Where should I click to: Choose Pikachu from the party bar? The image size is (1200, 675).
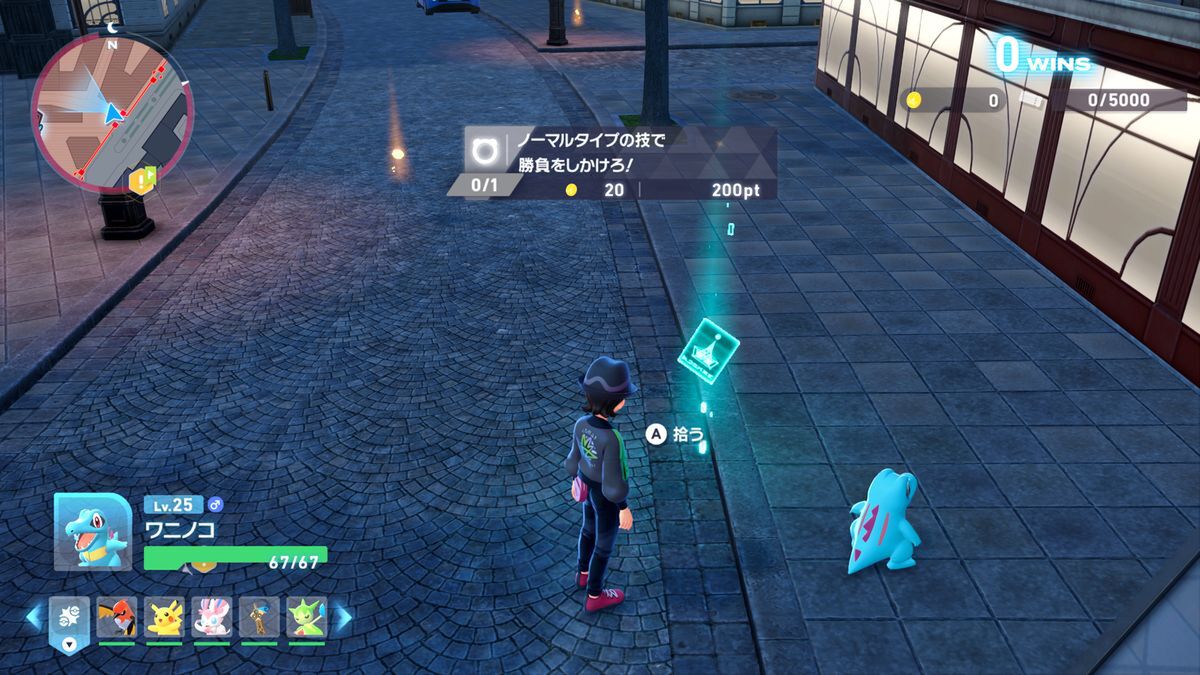point(164,618)
